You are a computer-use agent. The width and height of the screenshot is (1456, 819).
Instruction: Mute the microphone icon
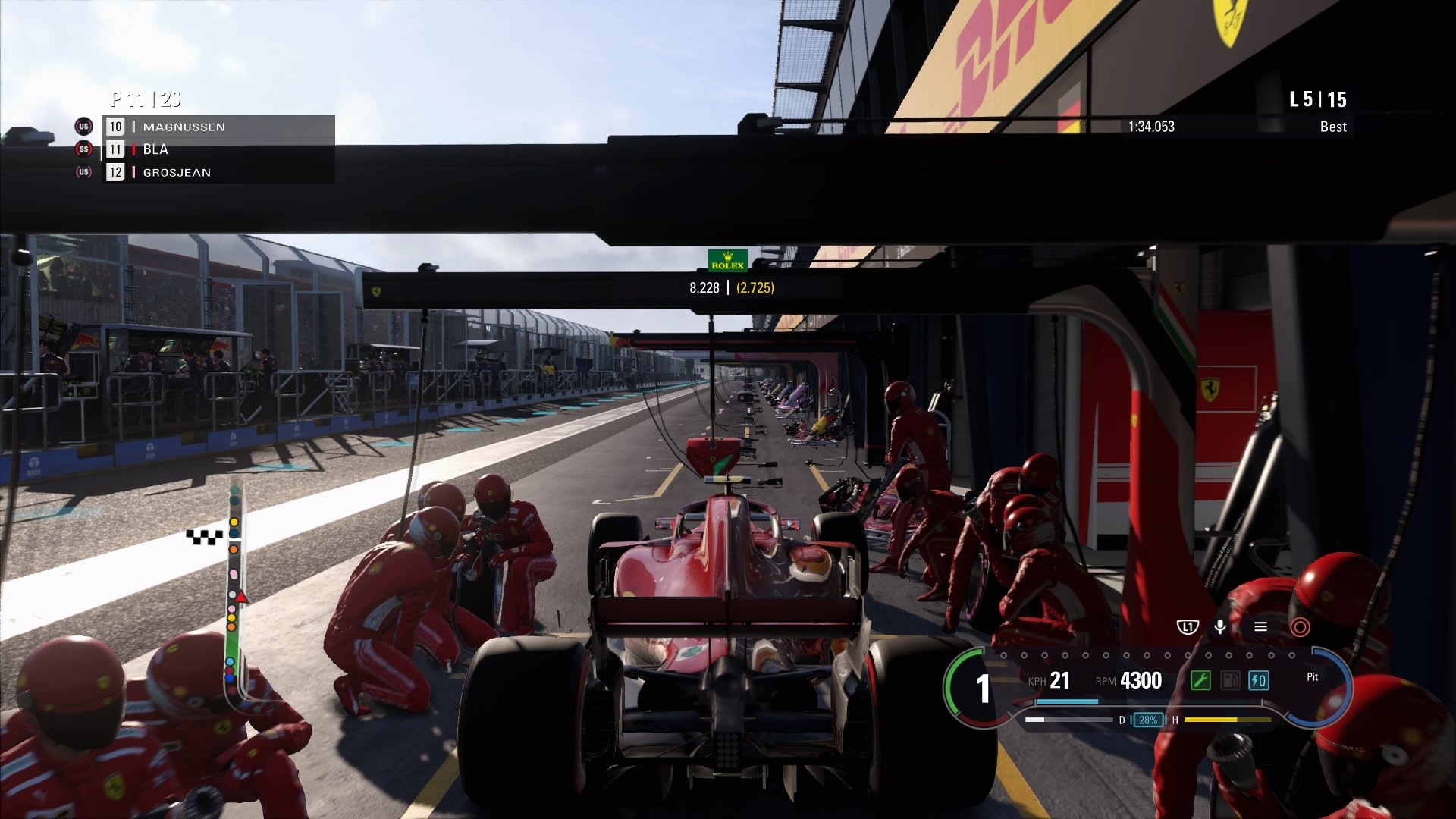[1220, 626]
